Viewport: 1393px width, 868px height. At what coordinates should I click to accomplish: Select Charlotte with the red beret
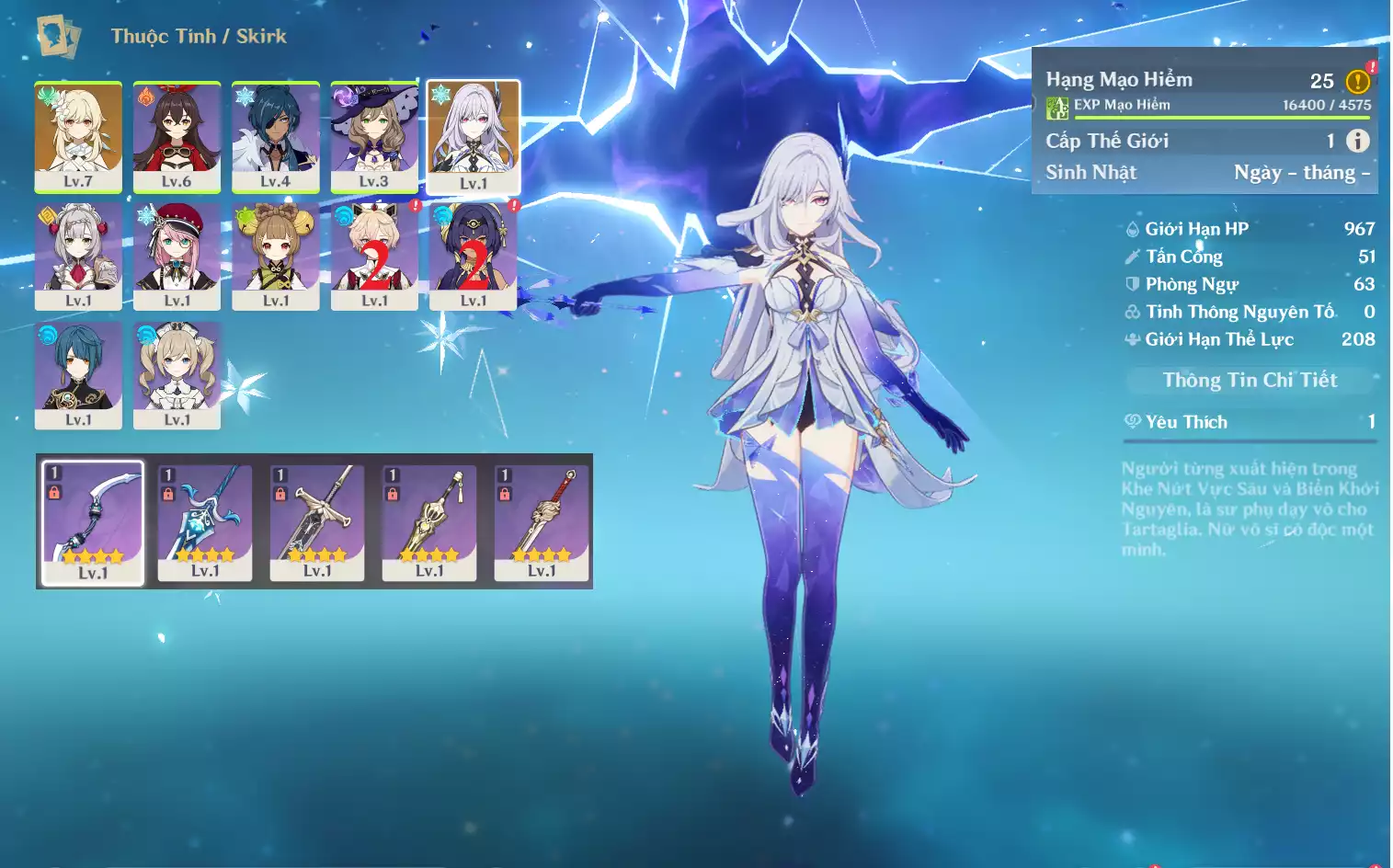[x=177, y=256]
